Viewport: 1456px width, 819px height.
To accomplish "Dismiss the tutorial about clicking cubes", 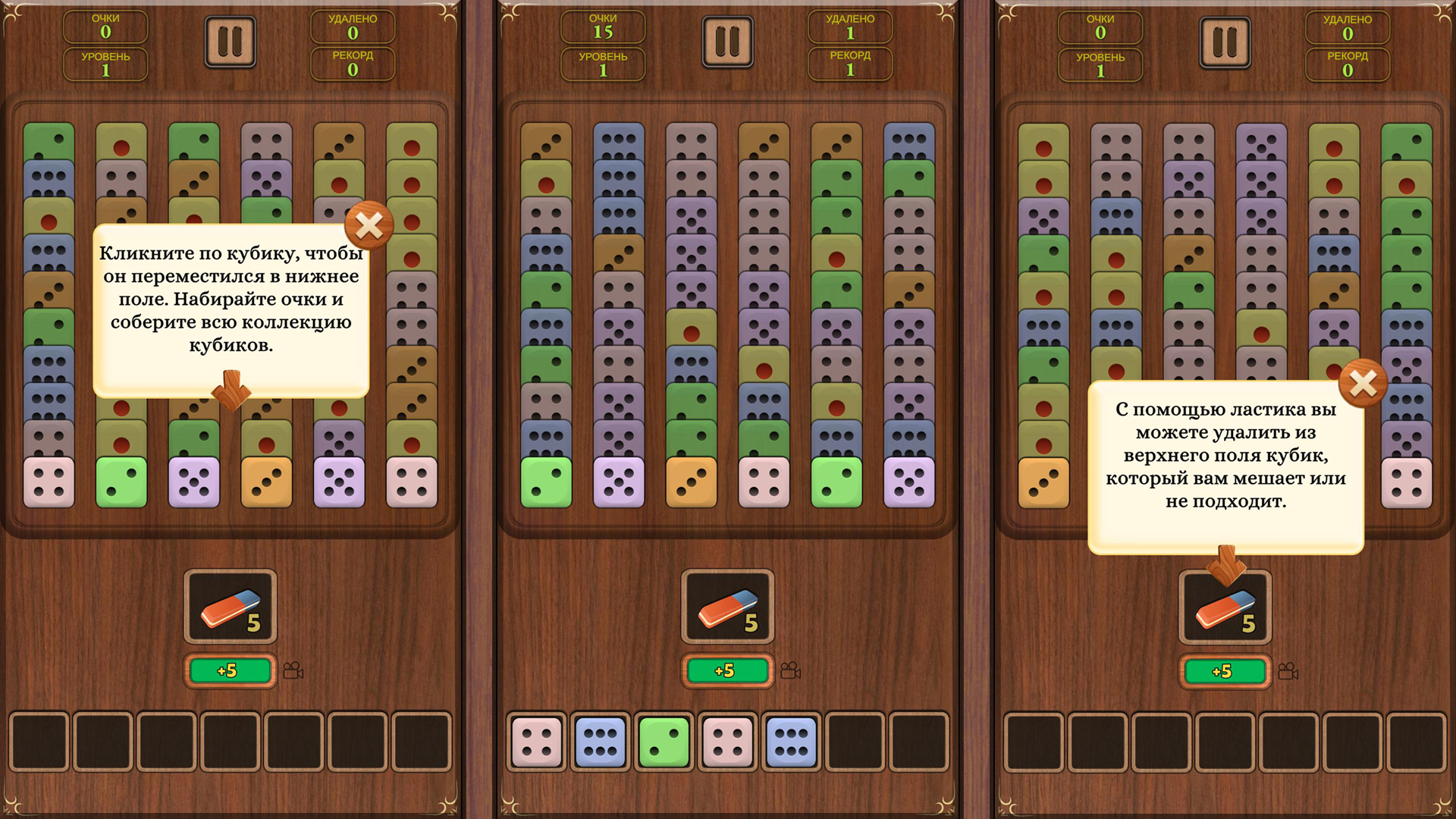I will click(369, 225).
